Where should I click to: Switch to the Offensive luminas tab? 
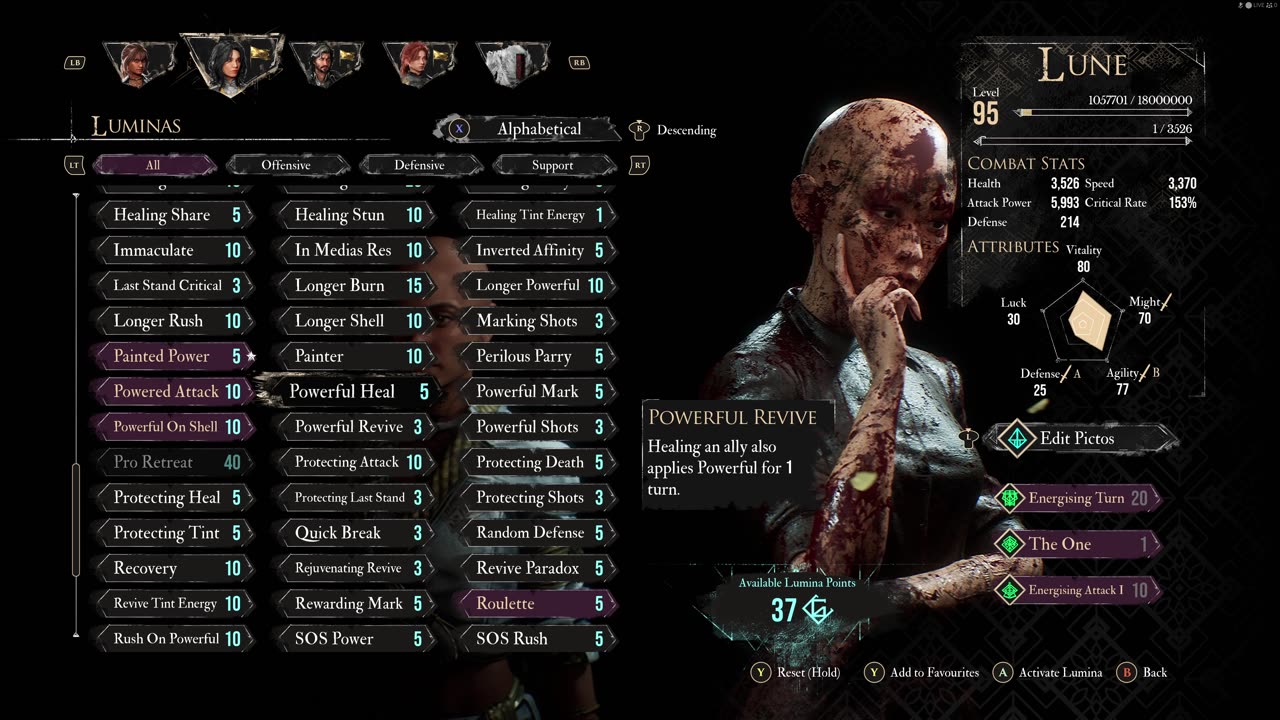pos(286,165)
